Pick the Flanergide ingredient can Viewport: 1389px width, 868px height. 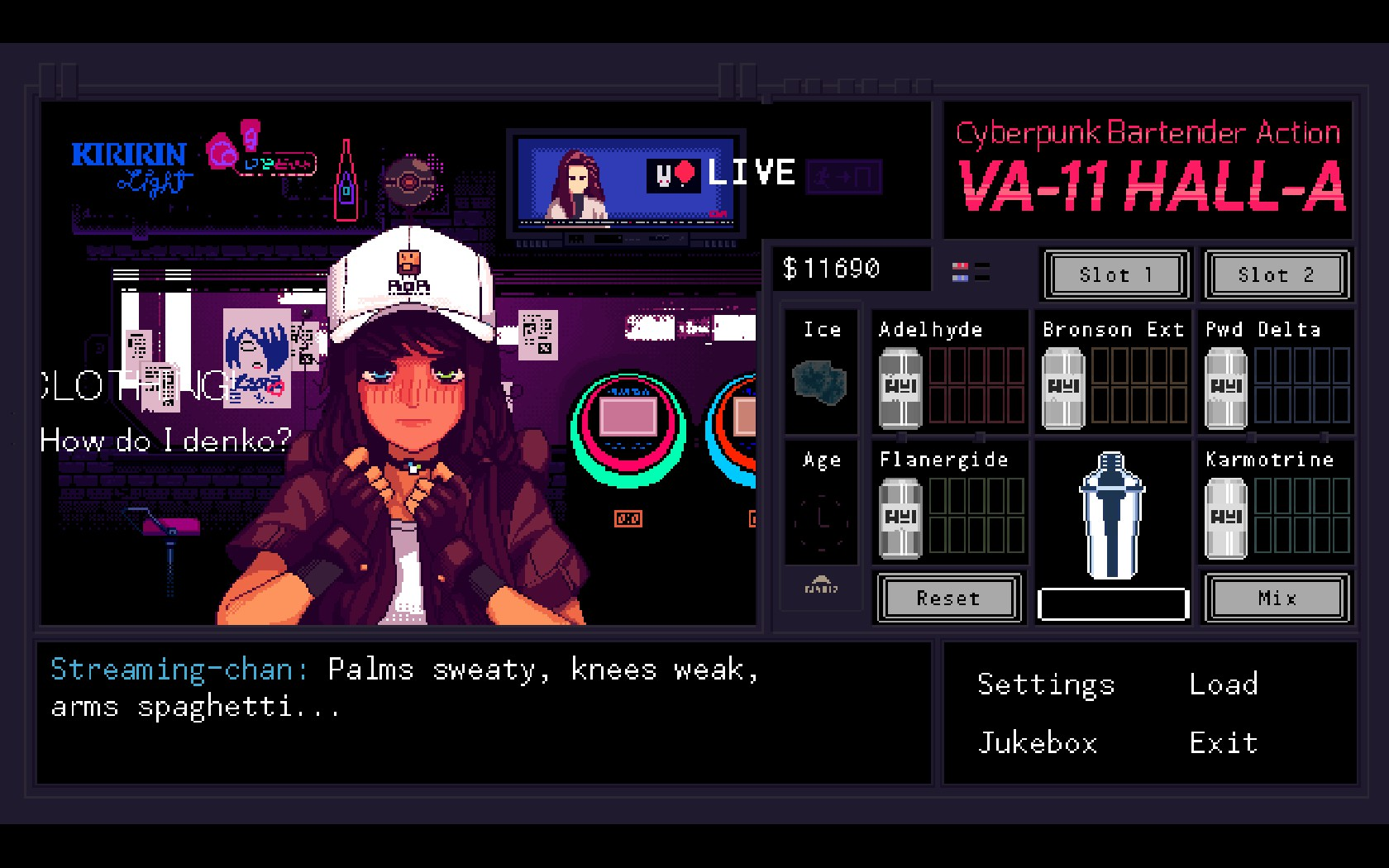click(900, 518)
